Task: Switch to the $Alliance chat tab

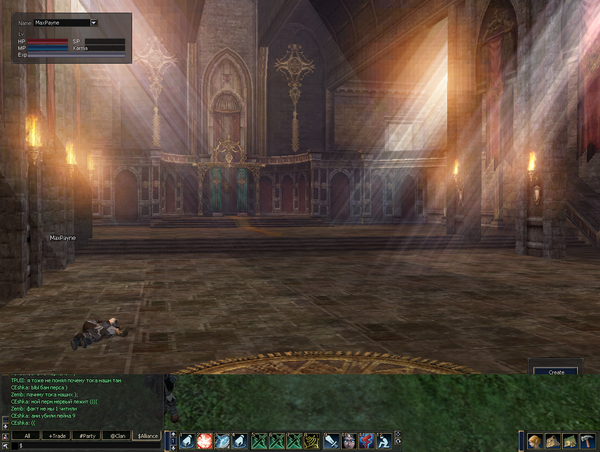Action: (148, 436)
